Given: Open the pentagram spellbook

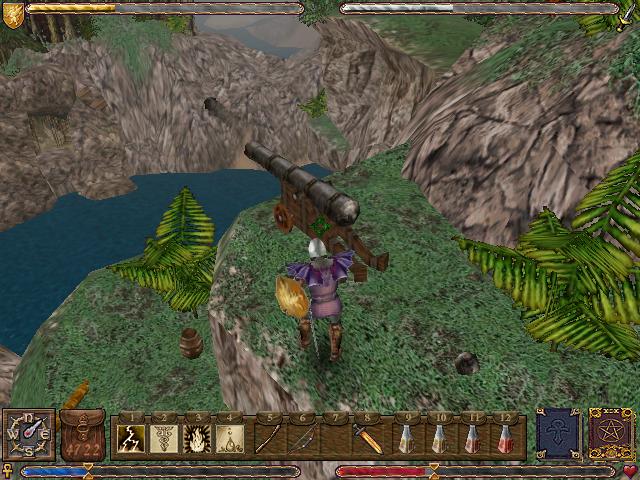Looking at the screenshot, I should coord(607,433).
